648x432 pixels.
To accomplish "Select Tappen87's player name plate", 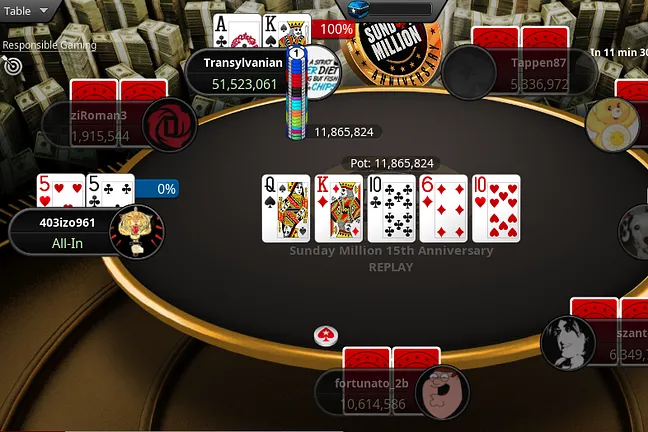I will pyautogui.click(x=520, y=73).
